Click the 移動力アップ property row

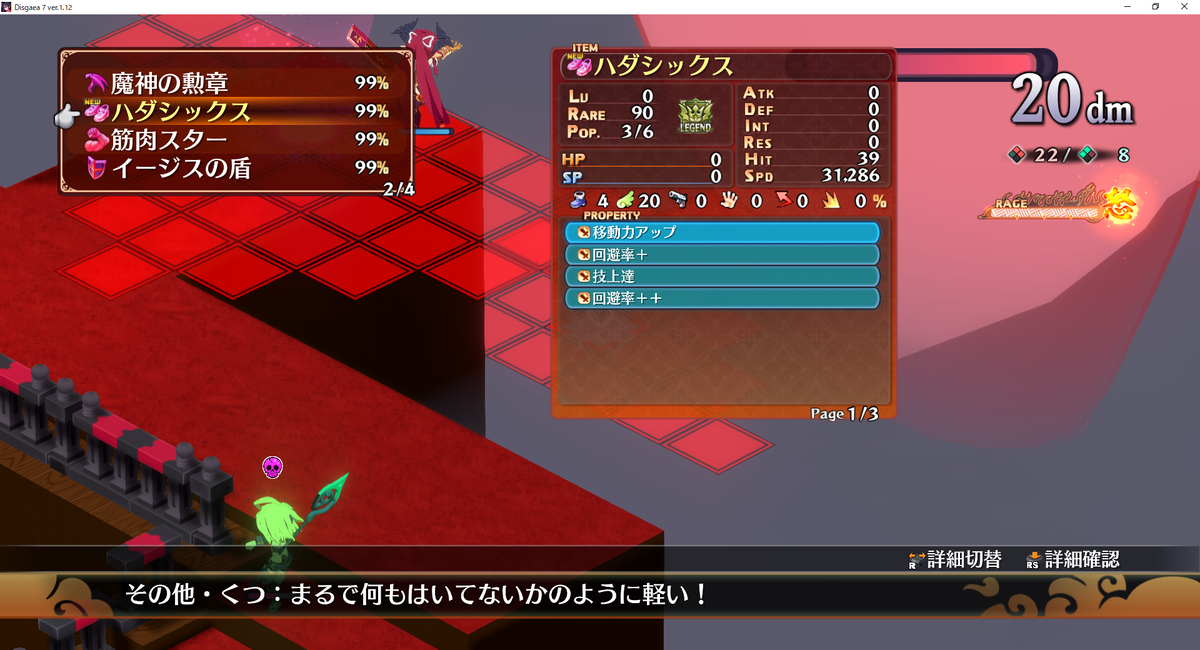coord(721,232)
